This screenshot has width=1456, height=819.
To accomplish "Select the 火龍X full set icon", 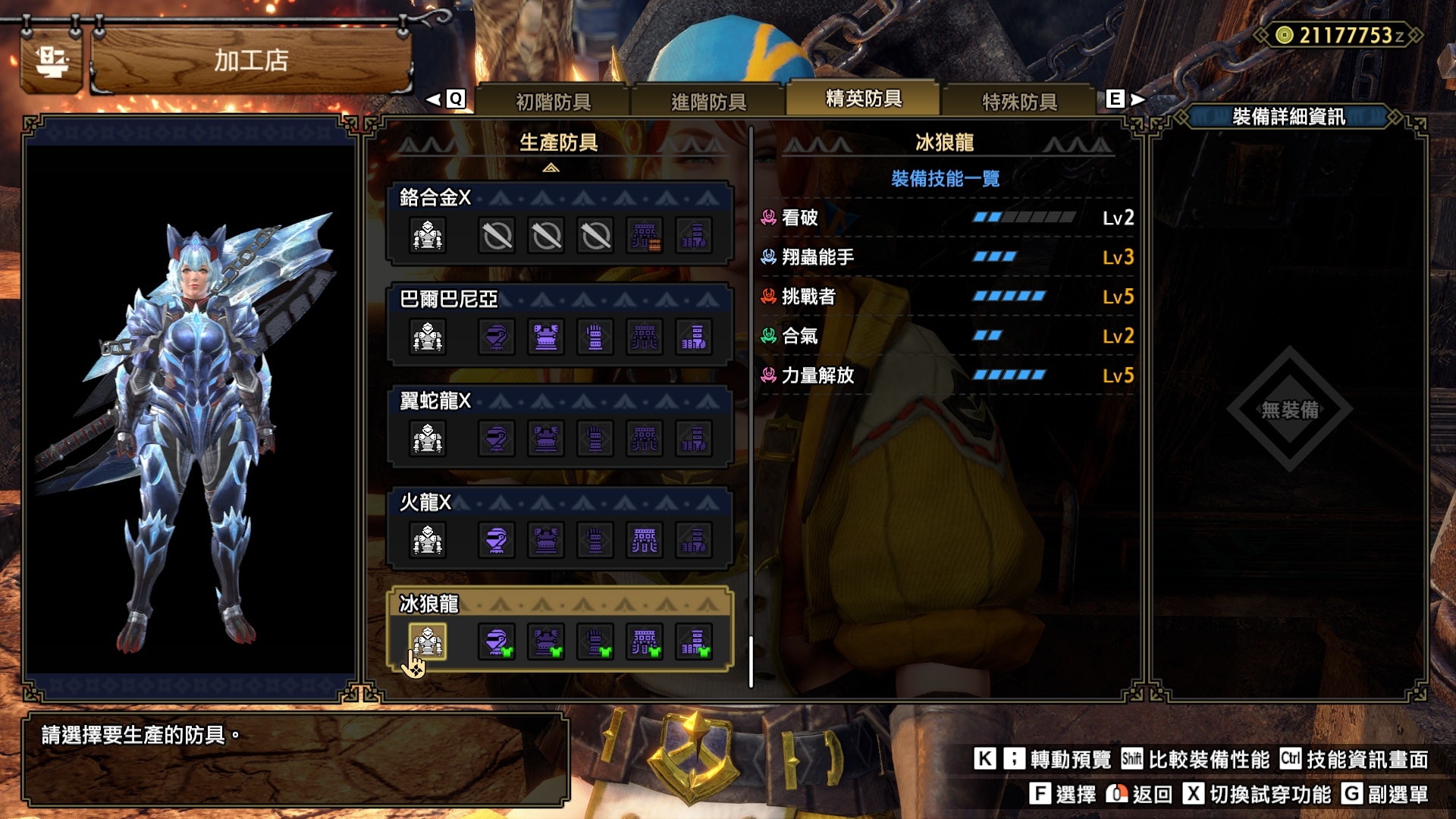I will click(428, 541).
